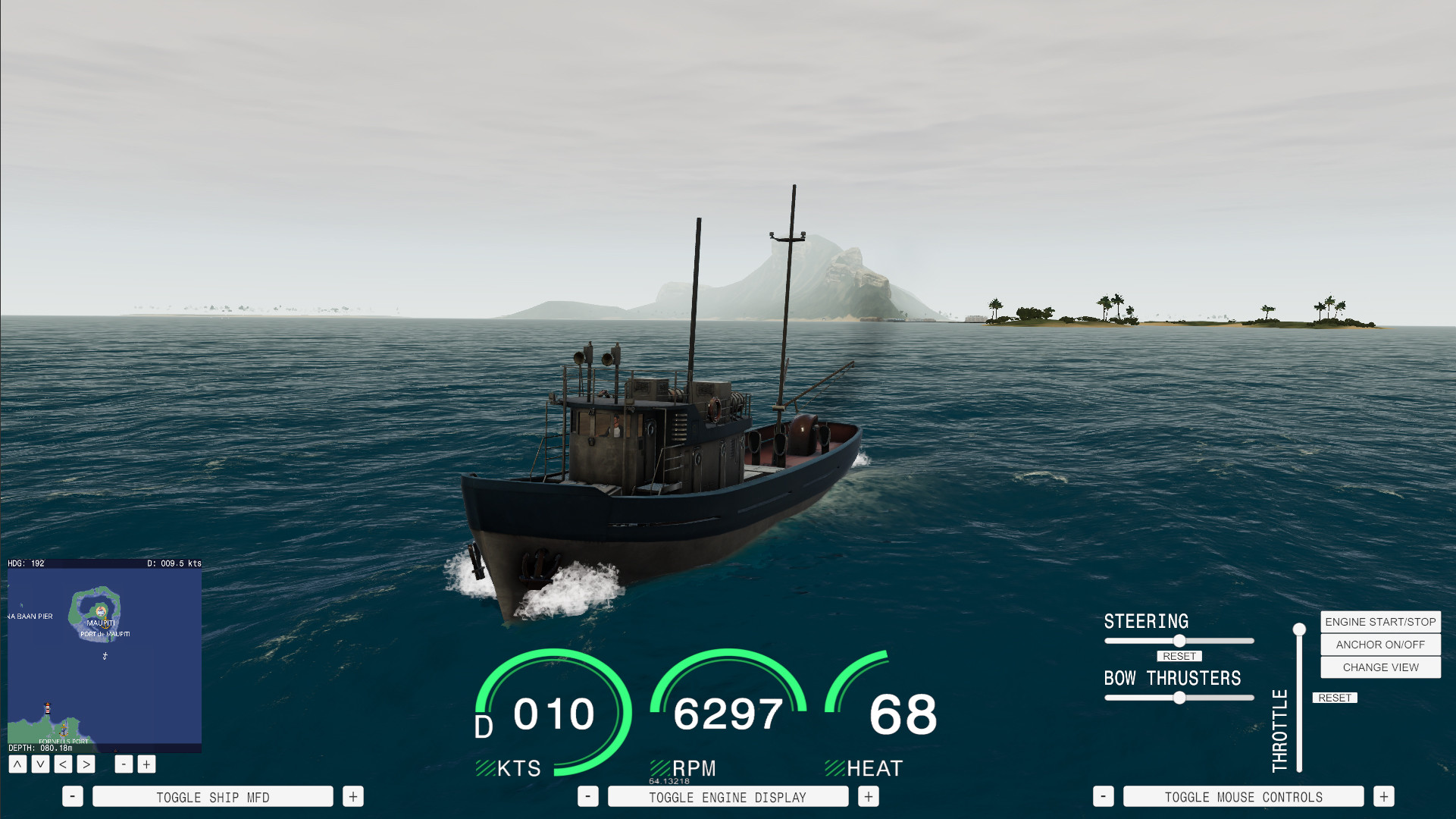Switch camera using Change View

1379,667
